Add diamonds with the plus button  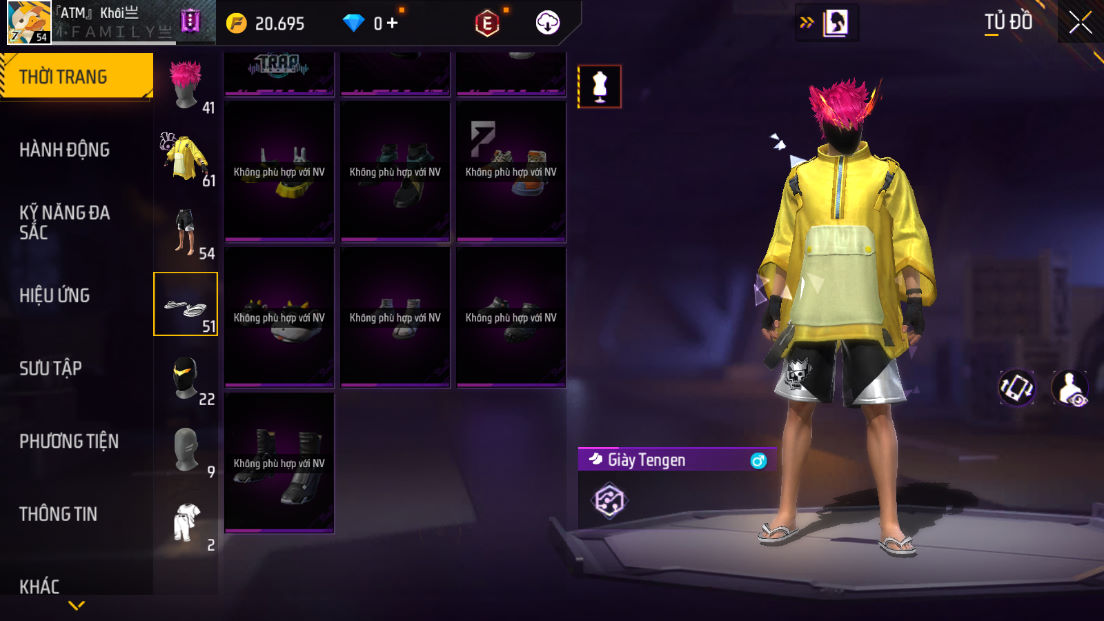[x=392, y=22]
